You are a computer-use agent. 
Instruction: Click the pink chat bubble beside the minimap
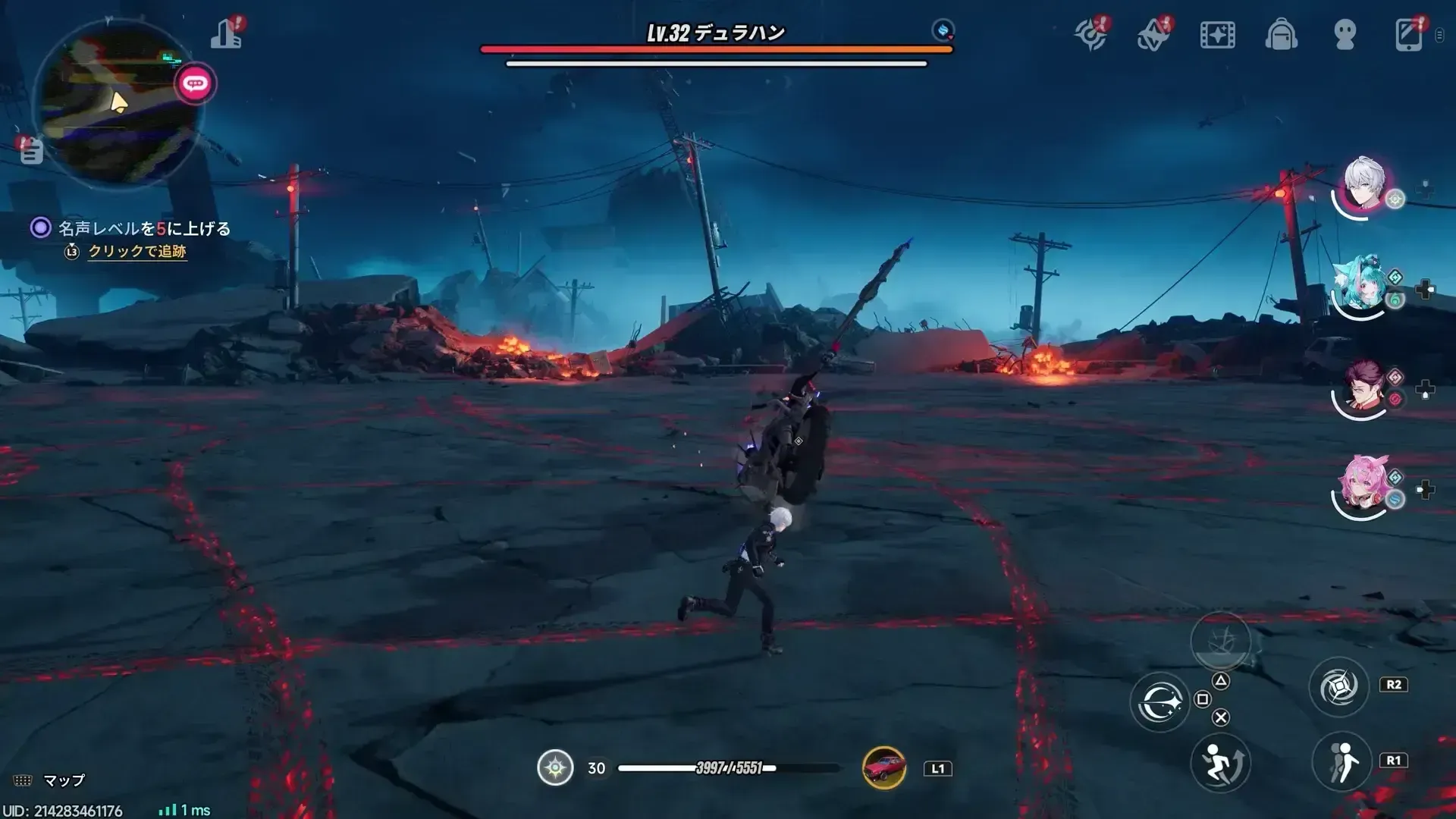196,84
